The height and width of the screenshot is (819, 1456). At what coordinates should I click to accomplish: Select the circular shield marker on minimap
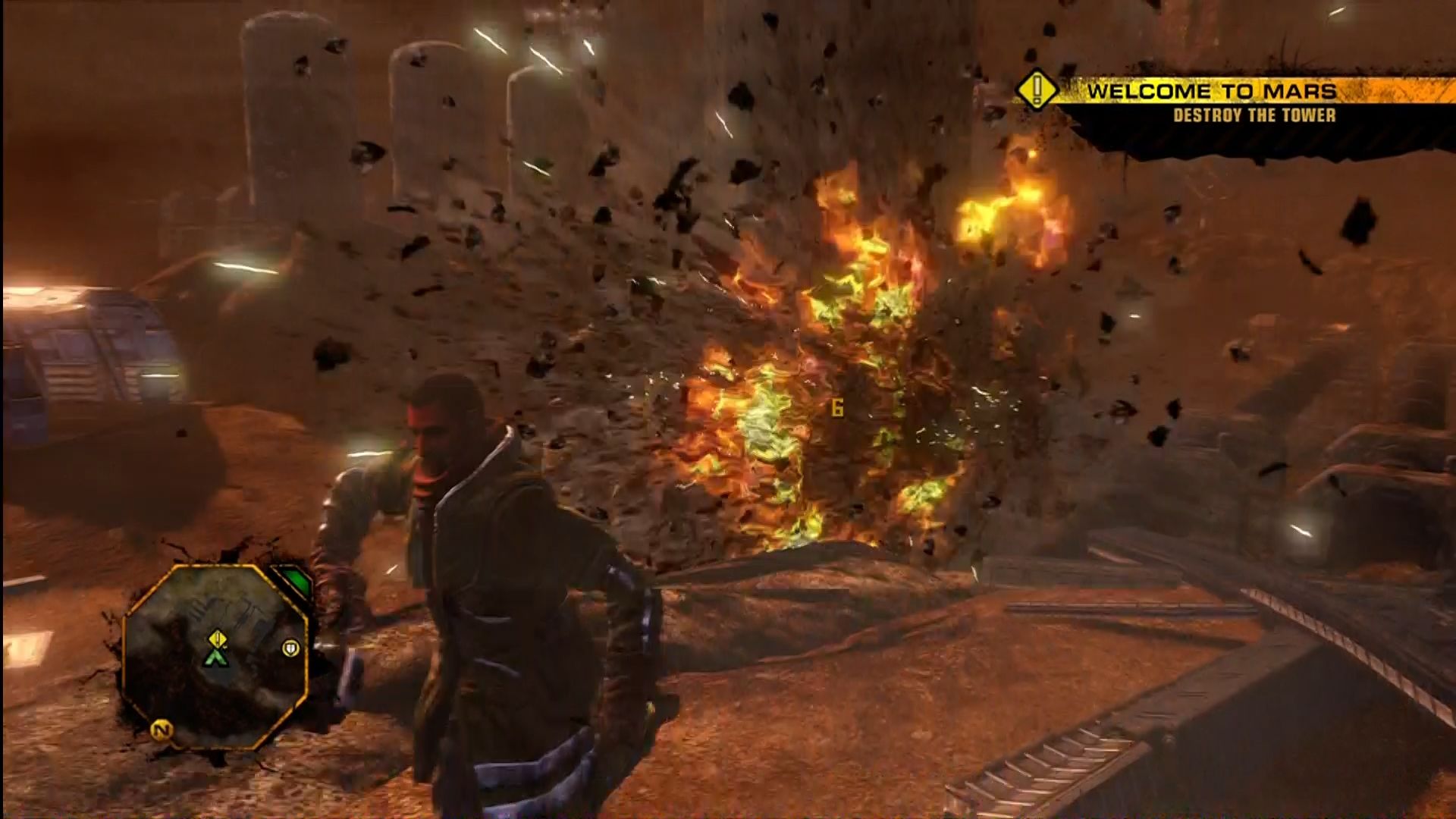290,648
